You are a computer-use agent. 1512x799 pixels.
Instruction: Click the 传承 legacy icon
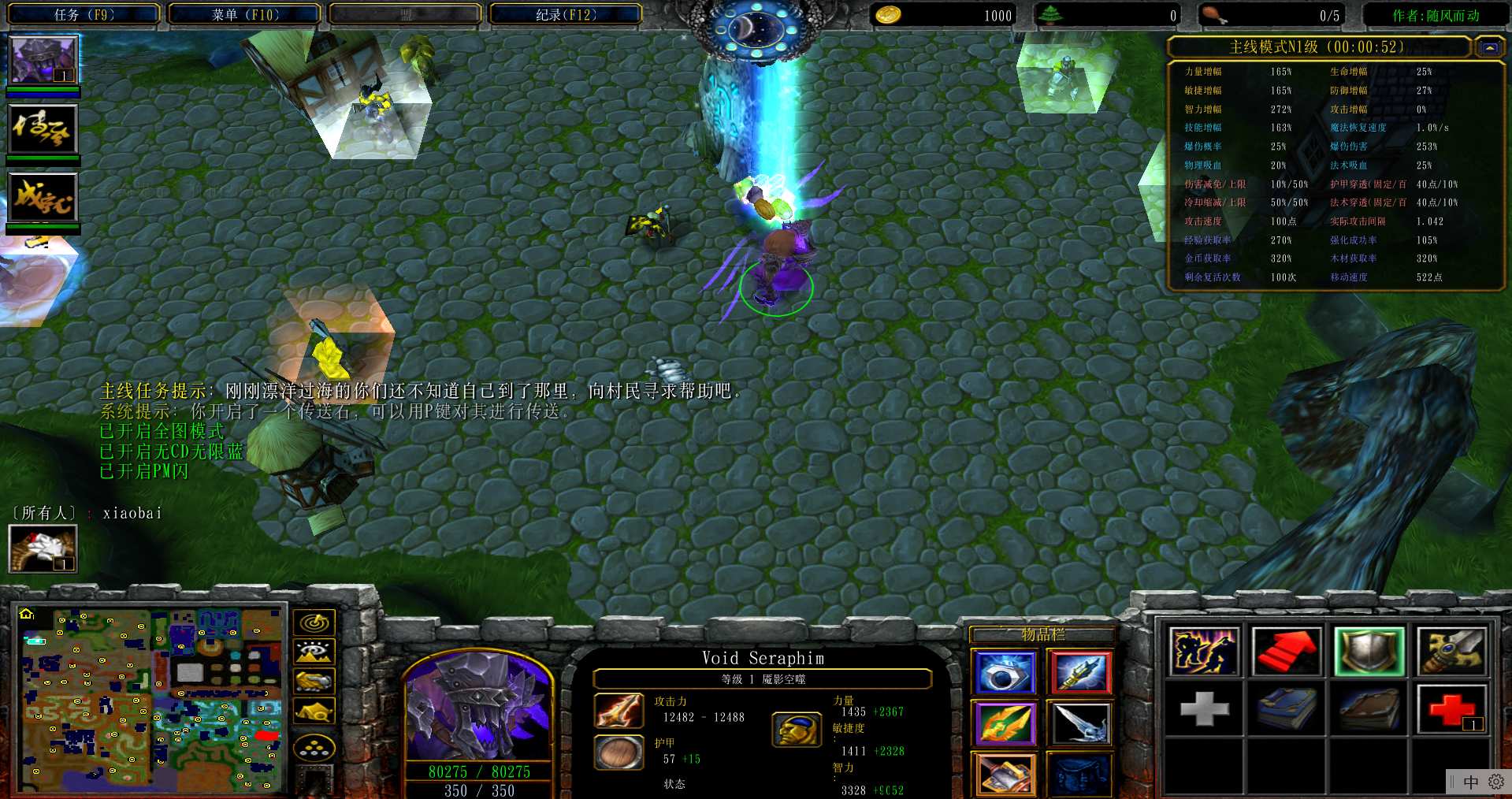coord(43,129)
